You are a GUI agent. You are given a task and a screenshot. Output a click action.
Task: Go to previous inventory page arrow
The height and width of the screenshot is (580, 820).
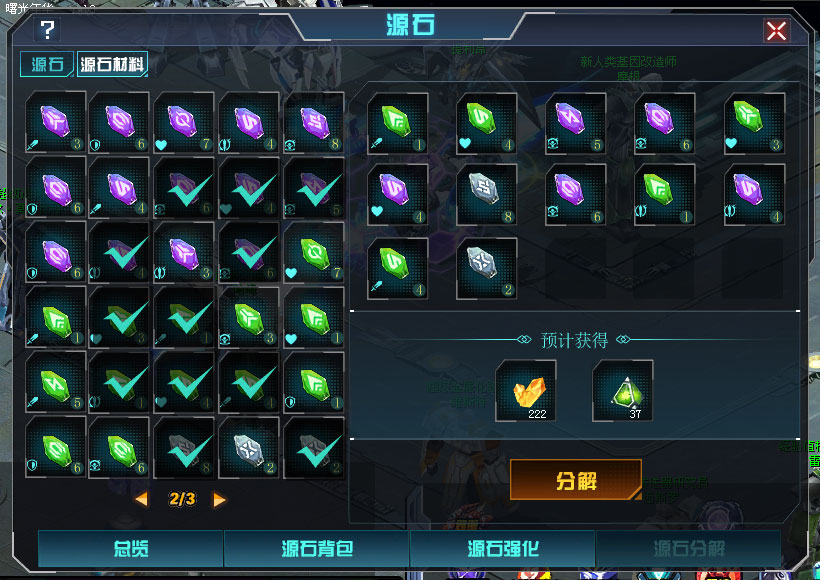(x=142, y=499)
